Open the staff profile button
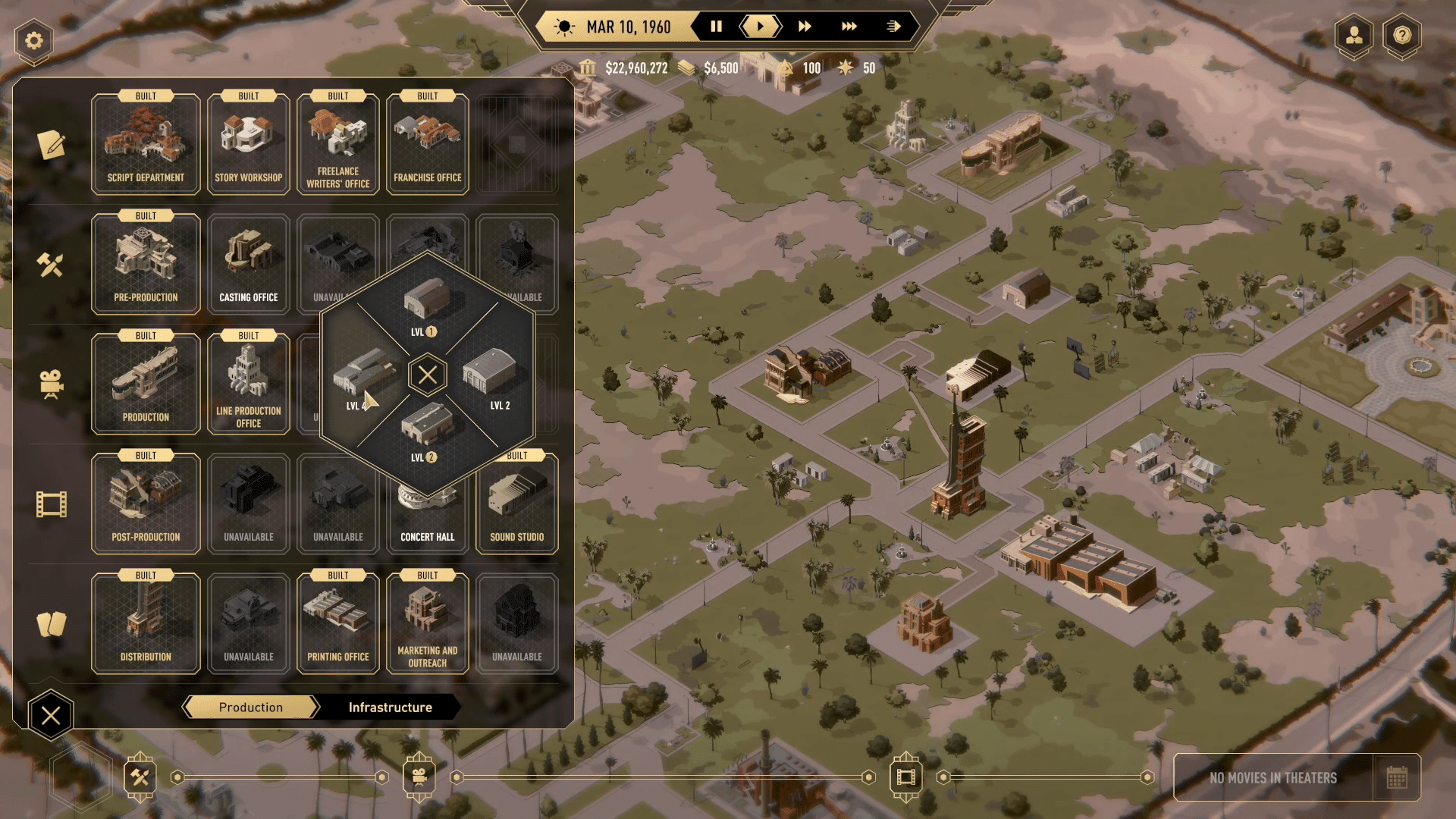 pos(1354,35)
